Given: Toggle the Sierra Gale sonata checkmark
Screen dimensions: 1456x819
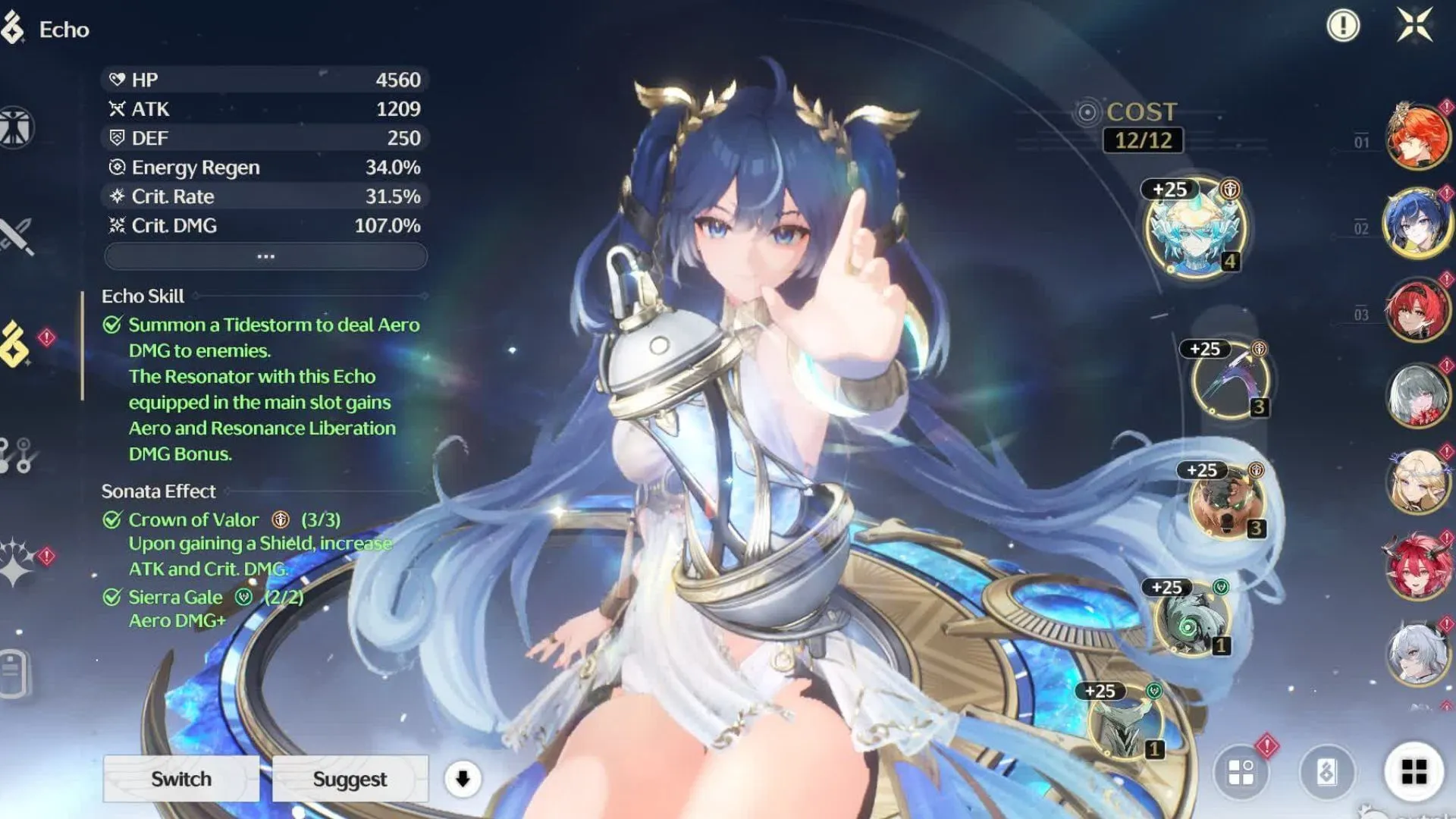Looking at the screenshot, I should [x=112, y=597].
